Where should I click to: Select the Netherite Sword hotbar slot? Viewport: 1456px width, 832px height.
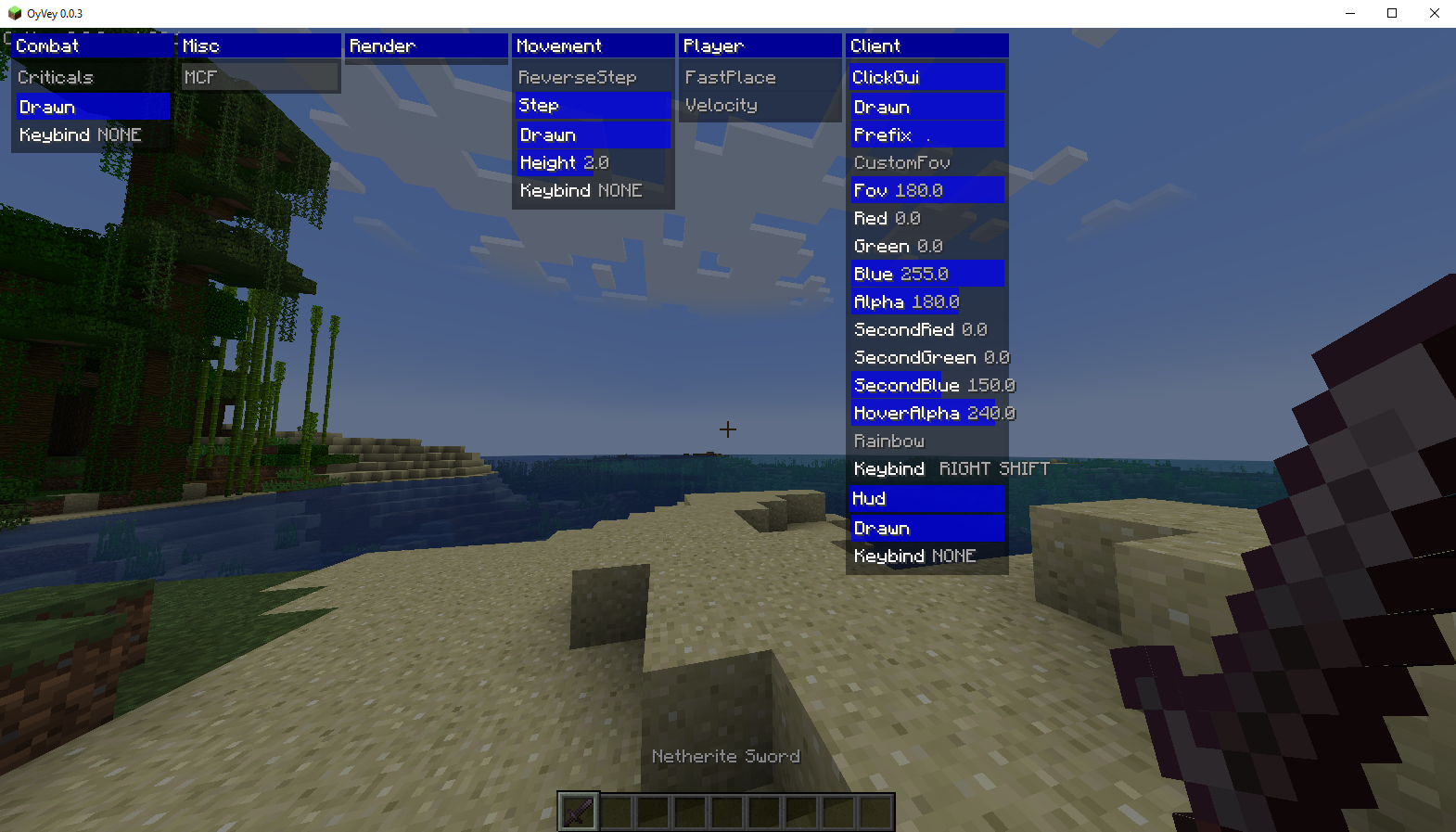click(x=577, y=811)
